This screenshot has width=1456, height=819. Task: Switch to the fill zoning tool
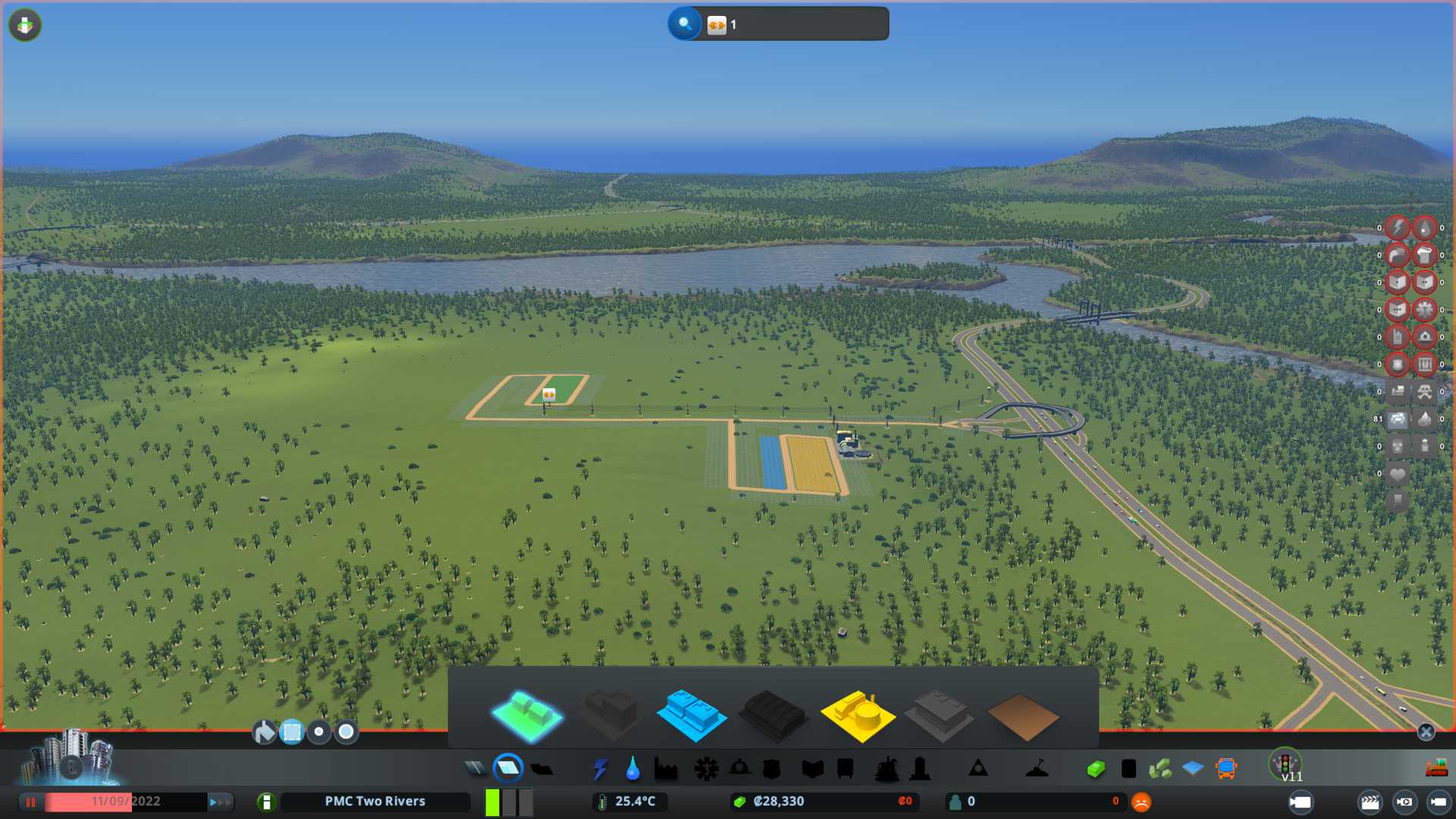tap(264, 732)
